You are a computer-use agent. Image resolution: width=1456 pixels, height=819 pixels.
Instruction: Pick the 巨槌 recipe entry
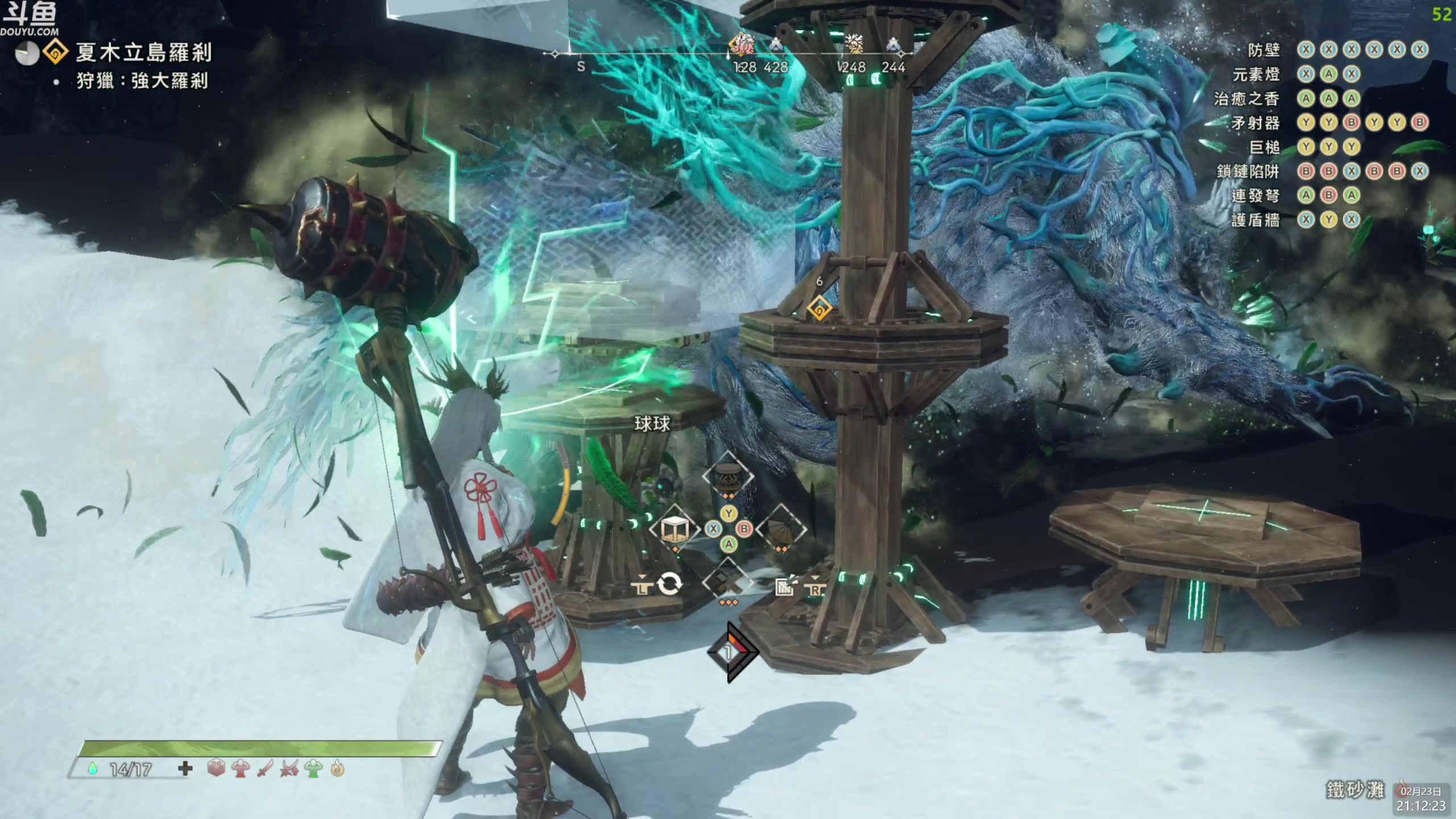tap(1264, 147)
